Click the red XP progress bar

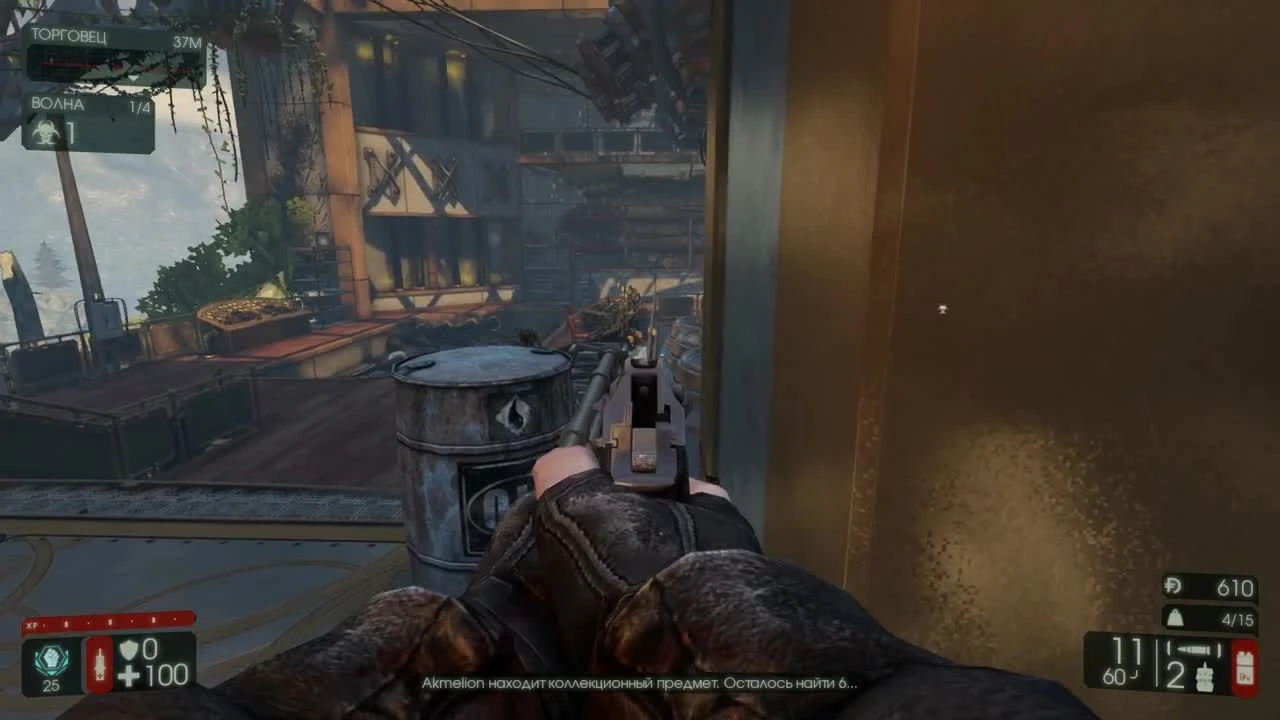pos(110,623)
